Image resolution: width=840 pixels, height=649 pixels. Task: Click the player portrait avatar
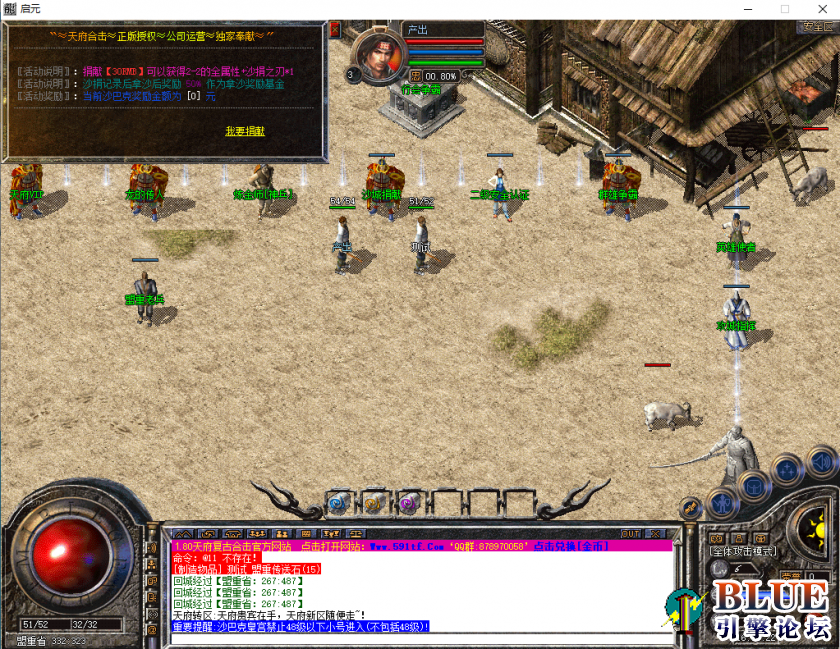click(378, 56)
